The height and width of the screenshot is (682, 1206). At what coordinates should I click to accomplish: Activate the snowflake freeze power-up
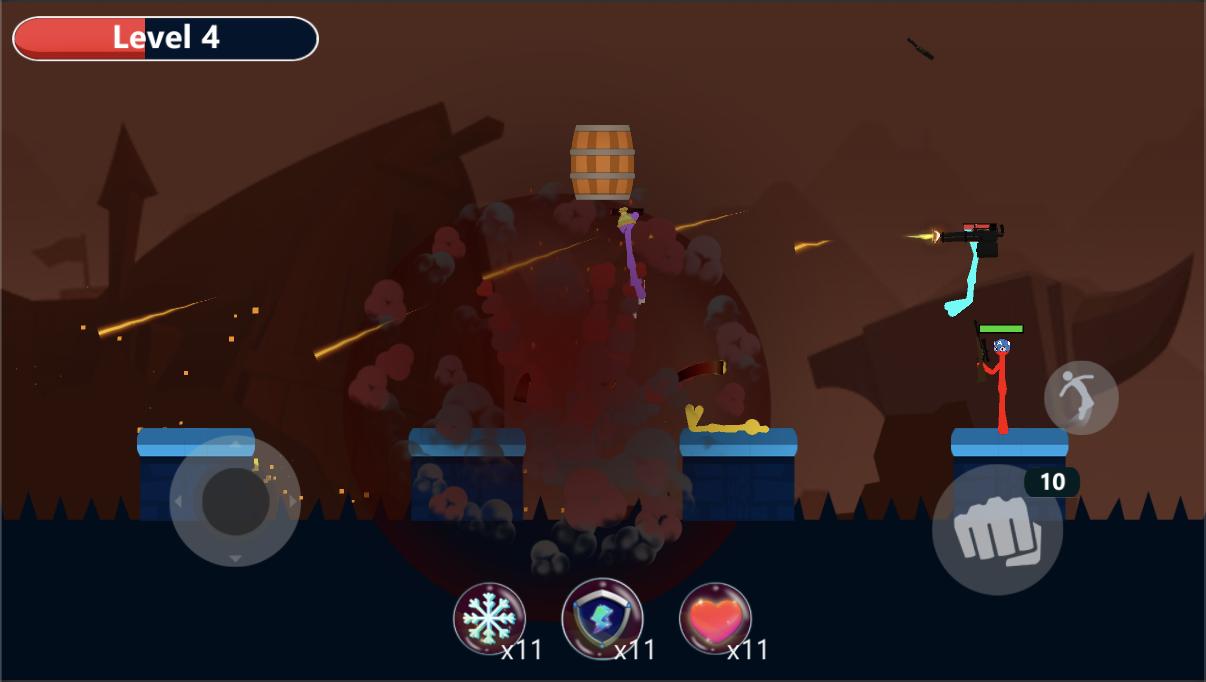point(489,619)
